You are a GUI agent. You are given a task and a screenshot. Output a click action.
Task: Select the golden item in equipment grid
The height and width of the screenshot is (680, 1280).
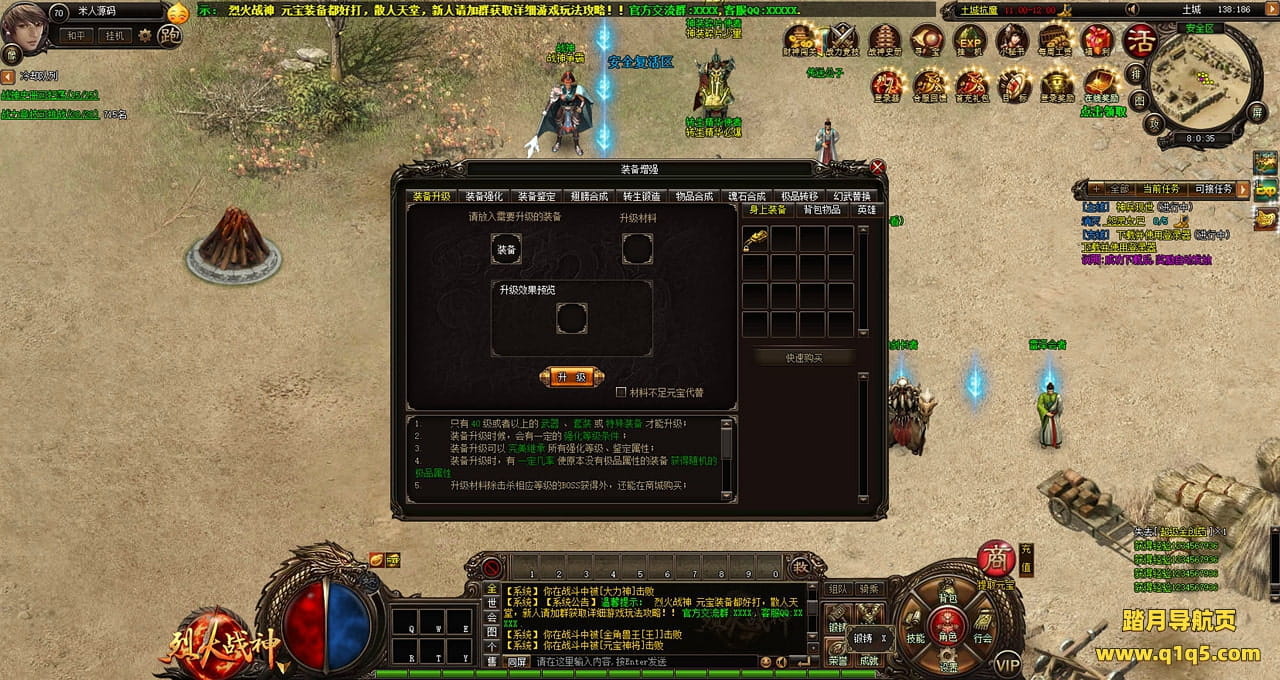click(755, 238)
